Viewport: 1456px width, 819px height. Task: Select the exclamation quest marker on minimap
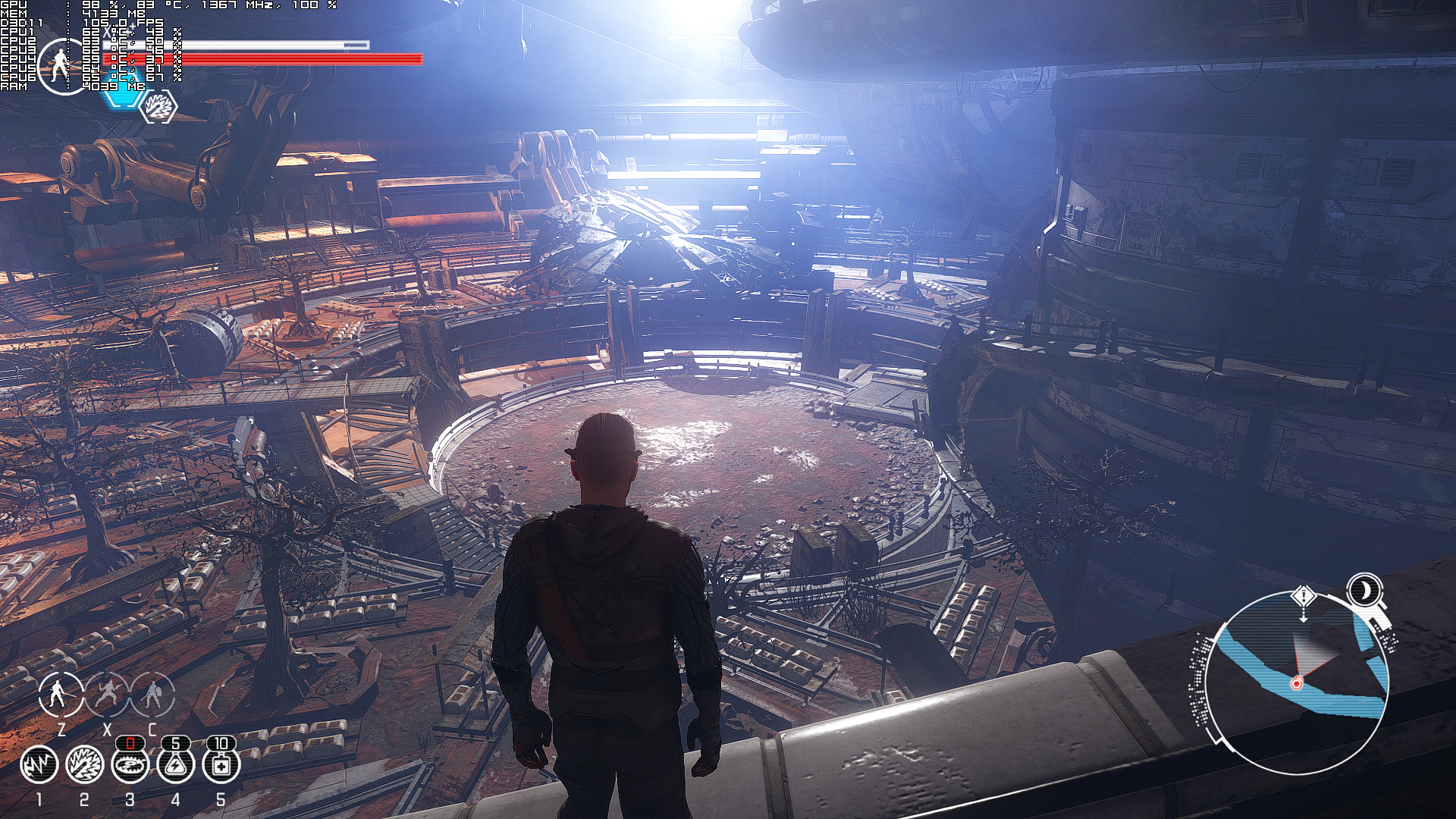(1303, 597)
